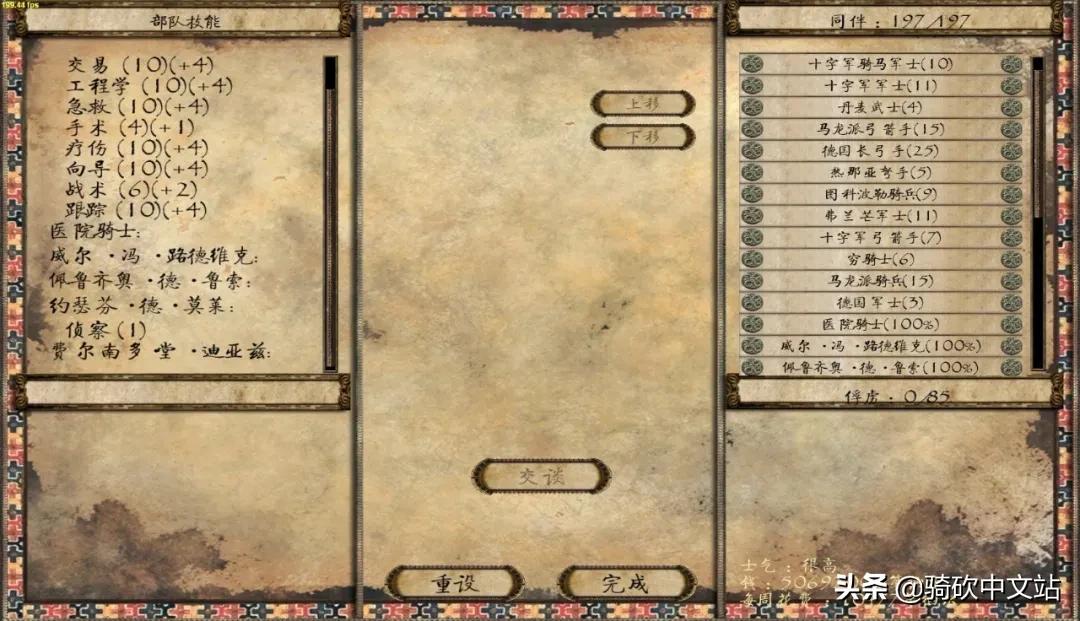Pick the 德国军士 (3) troop row
The image size is (1080, 621).
[x=881, y=302]
